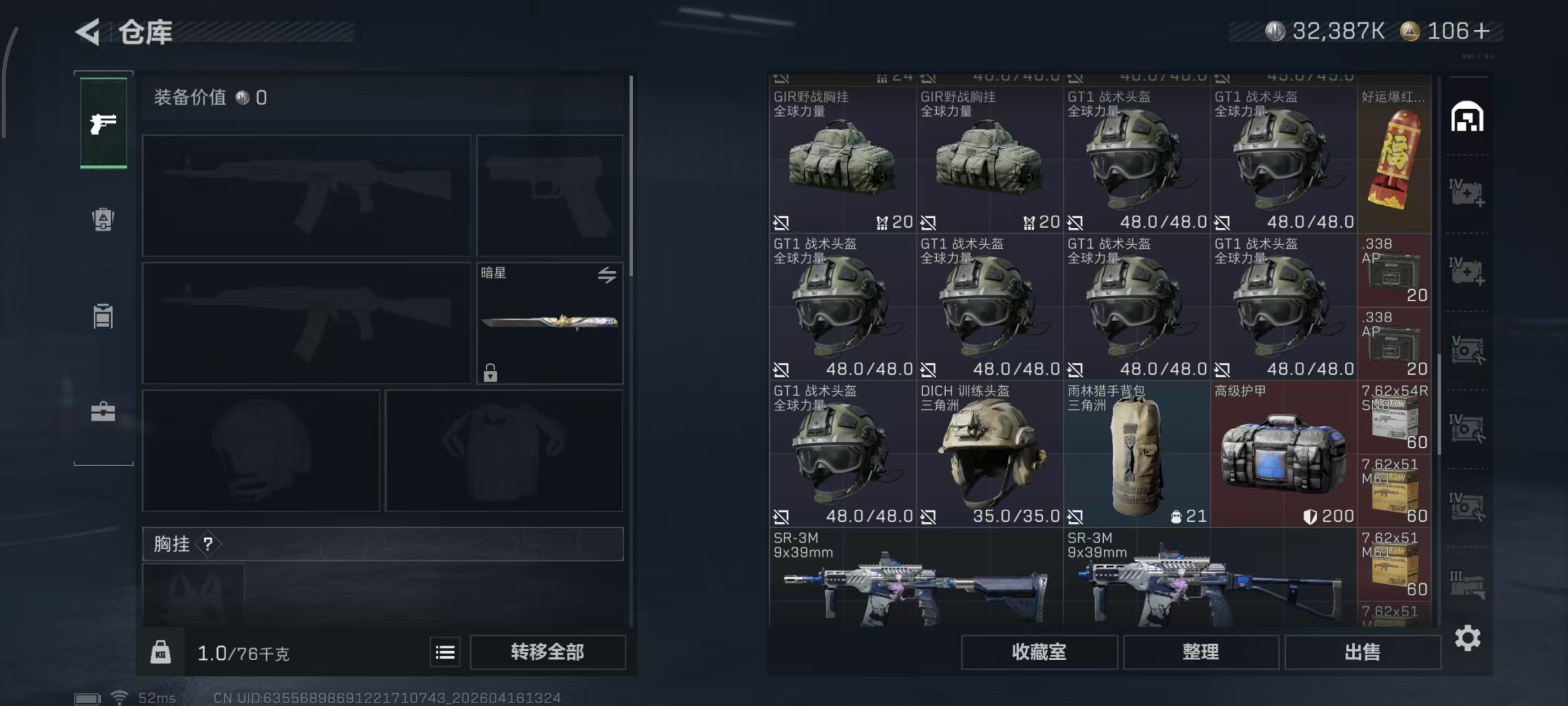This screenshot has width=1568, height=706.
Task: Toggle the lock on the 暗星 knife slot
Action: pyautogui.click(x=491, y=373)
